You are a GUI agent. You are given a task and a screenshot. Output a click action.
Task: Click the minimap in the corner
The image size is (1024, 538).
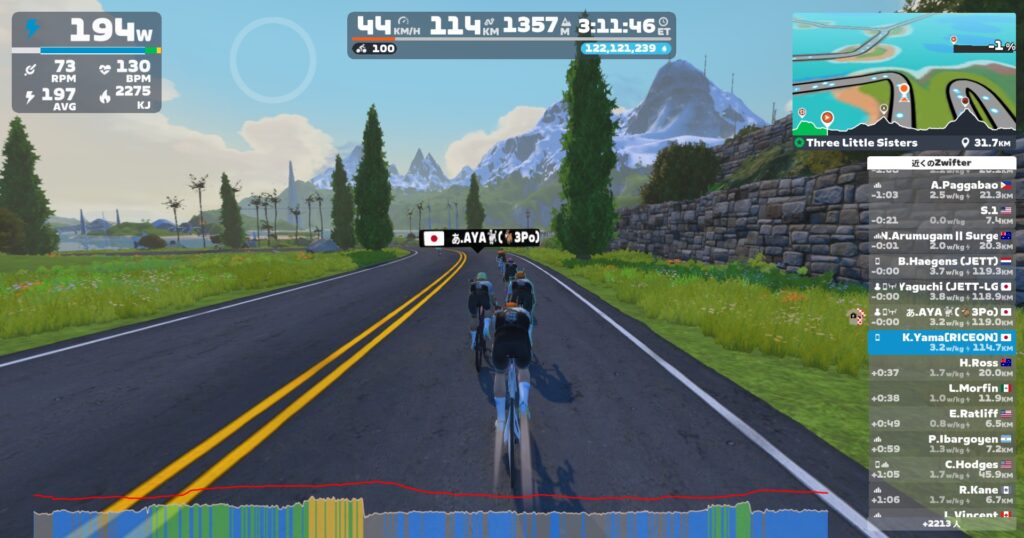coord(903,65)
